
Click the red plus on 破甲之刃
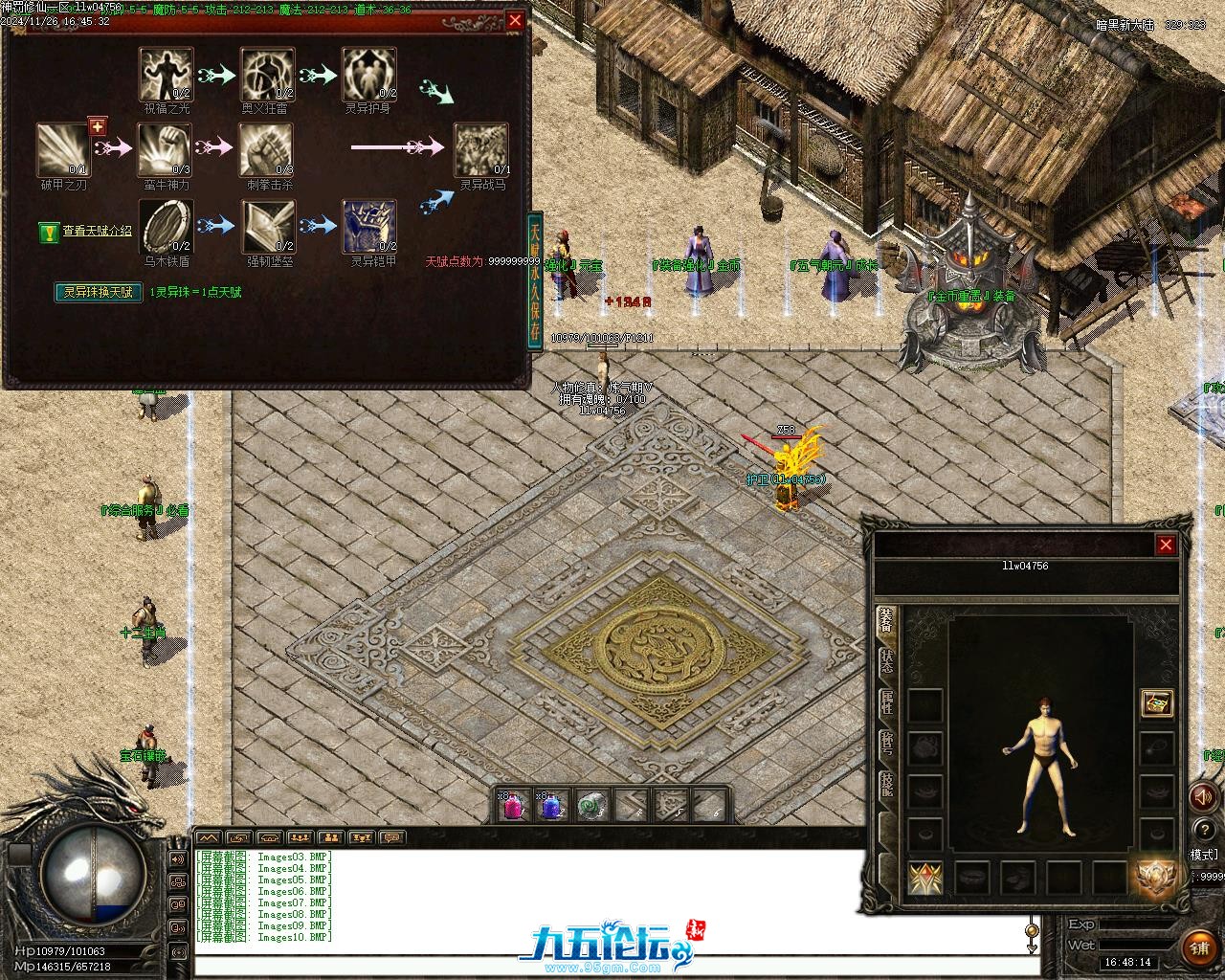(97, 126)
